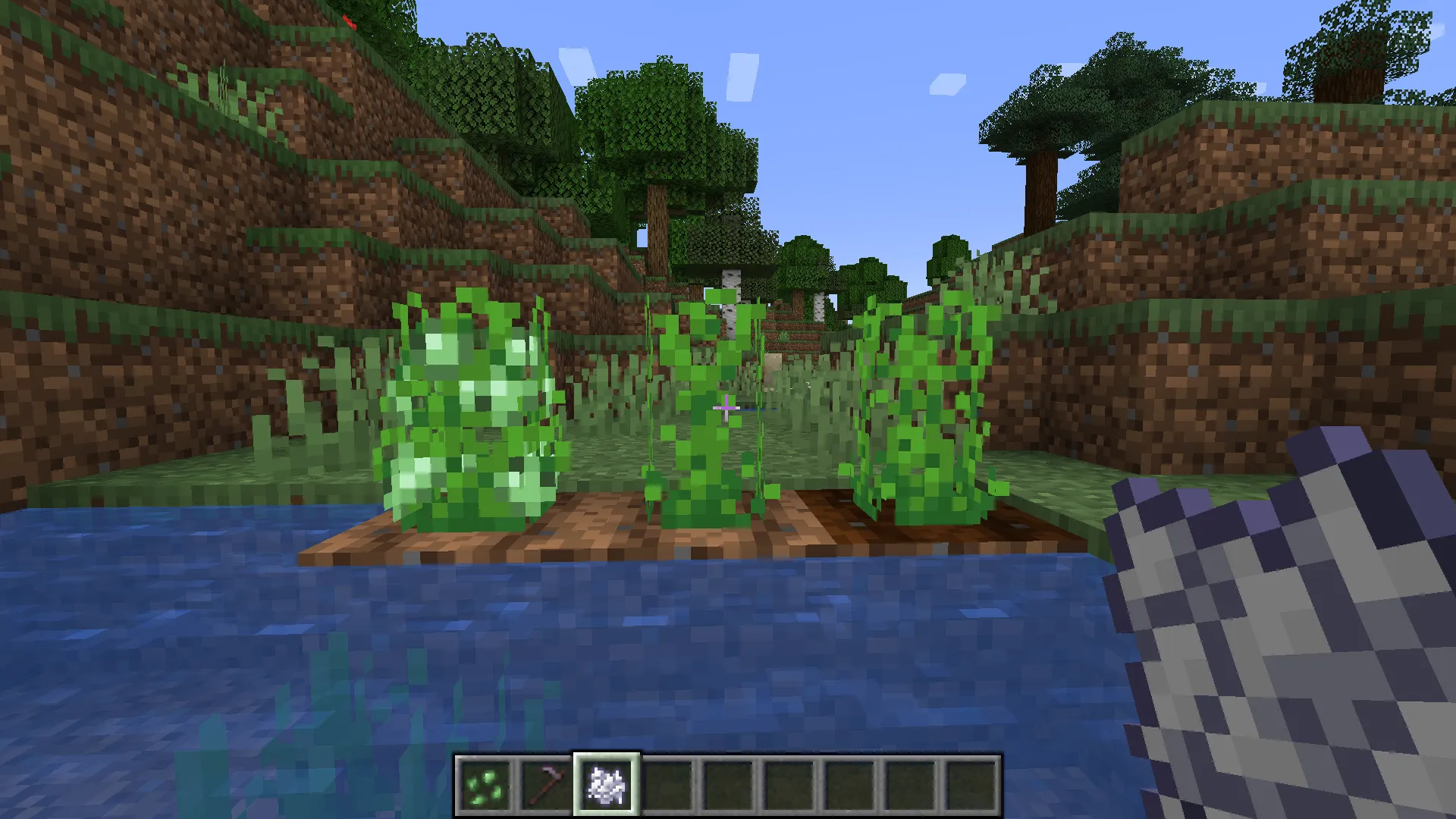
Task: Click the crosshair at screen center
Action: 728,409
